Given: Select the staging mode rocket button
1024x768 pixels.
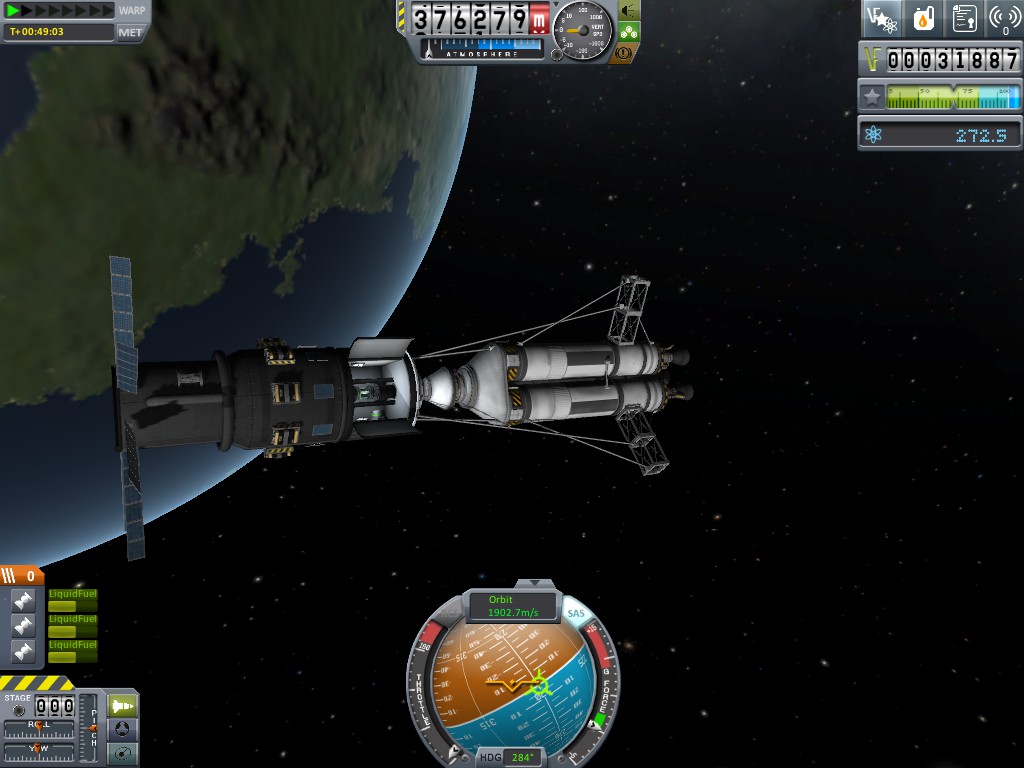Looking at the screenshot, I should (122, 705).
